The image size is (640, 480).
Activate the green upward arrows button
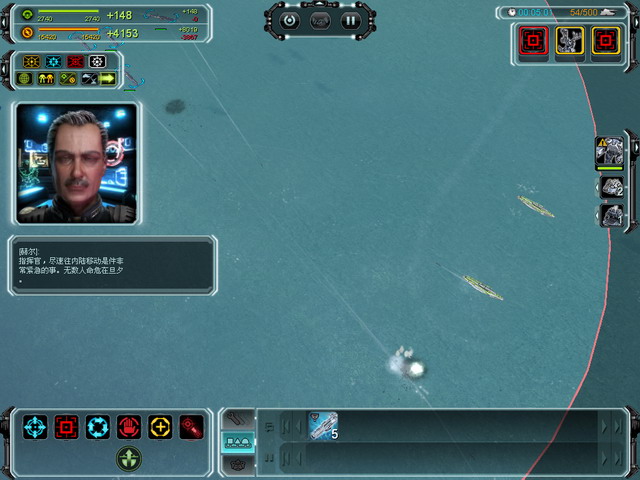tap(129, 458)
